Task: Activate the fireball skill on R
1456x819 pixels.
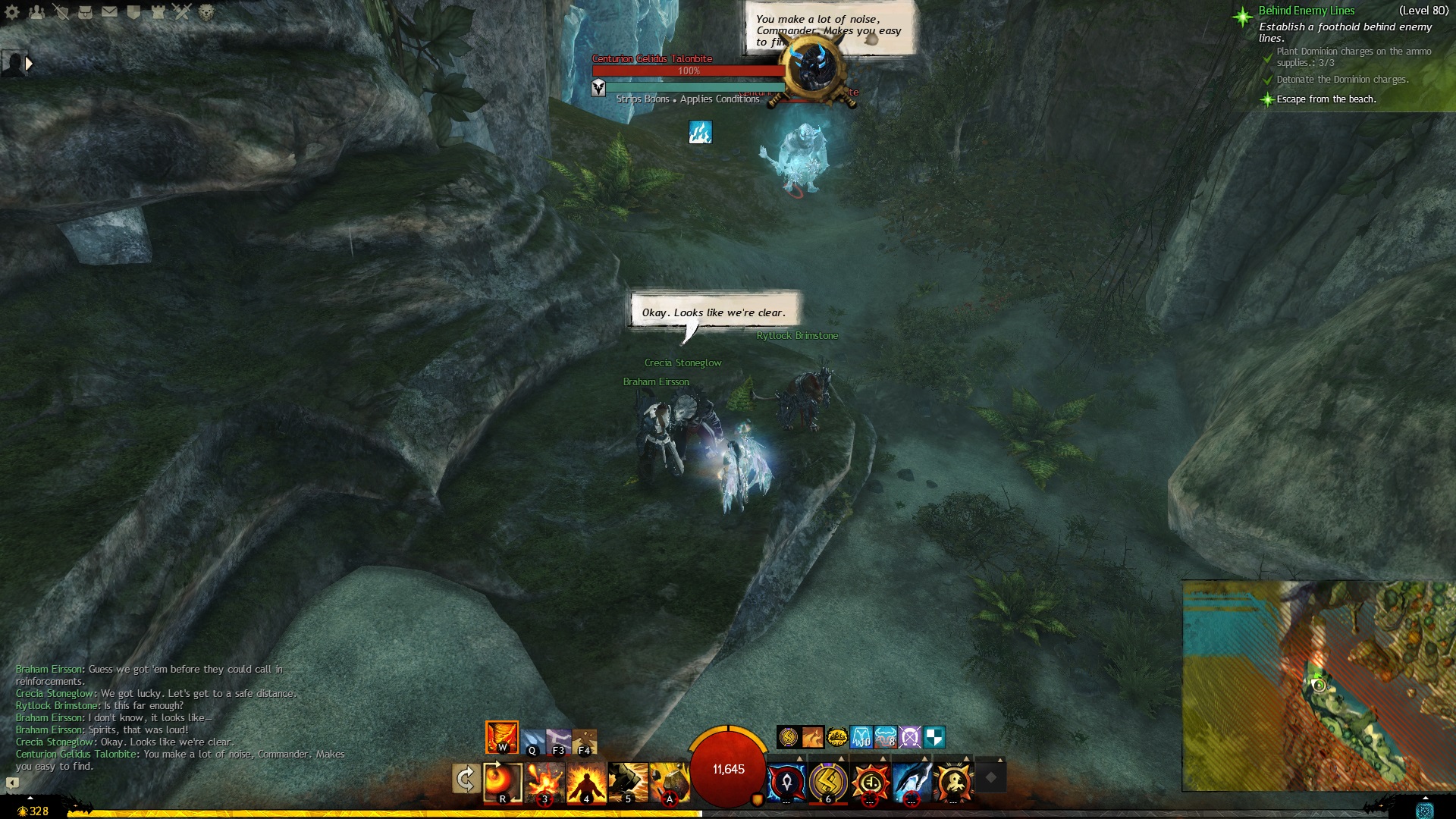Action: coord(503,782)
